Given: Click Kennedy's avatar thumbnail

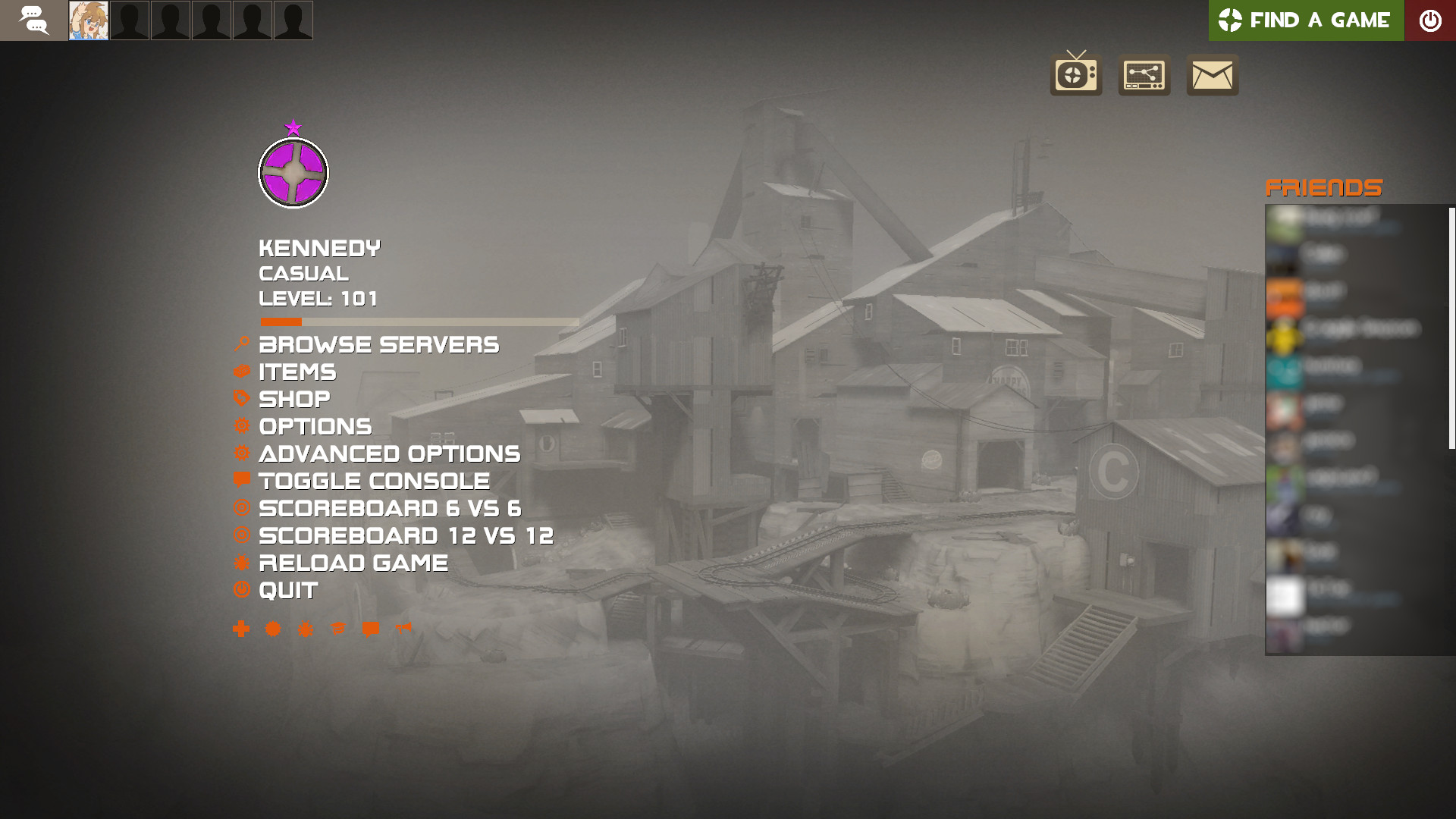Looking at the screenshot, I should tap(87, 20).
